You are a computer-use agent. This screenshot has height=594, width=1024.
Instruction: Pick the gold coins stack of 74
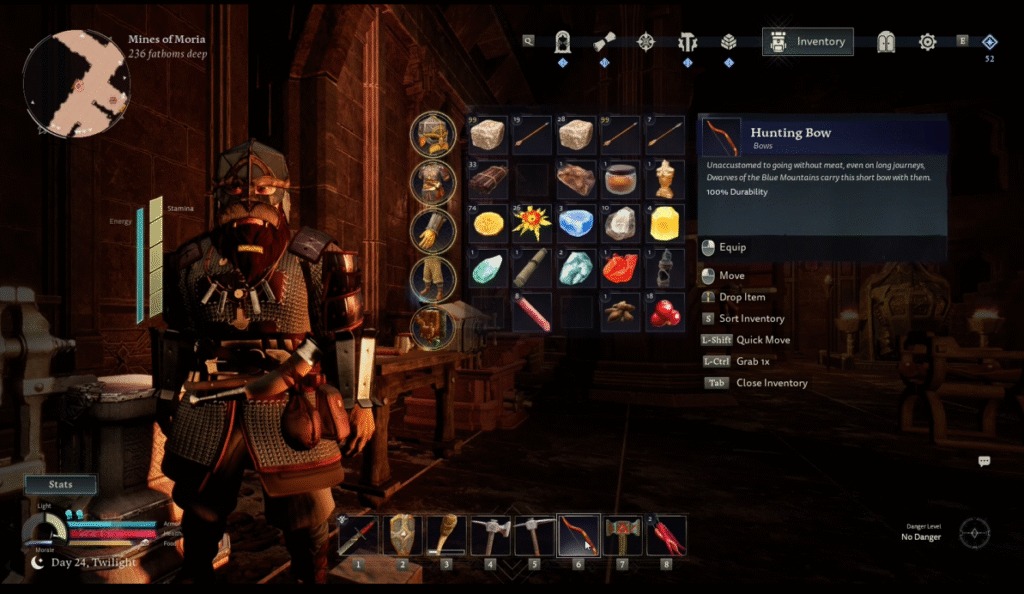(x=488, y=223)
